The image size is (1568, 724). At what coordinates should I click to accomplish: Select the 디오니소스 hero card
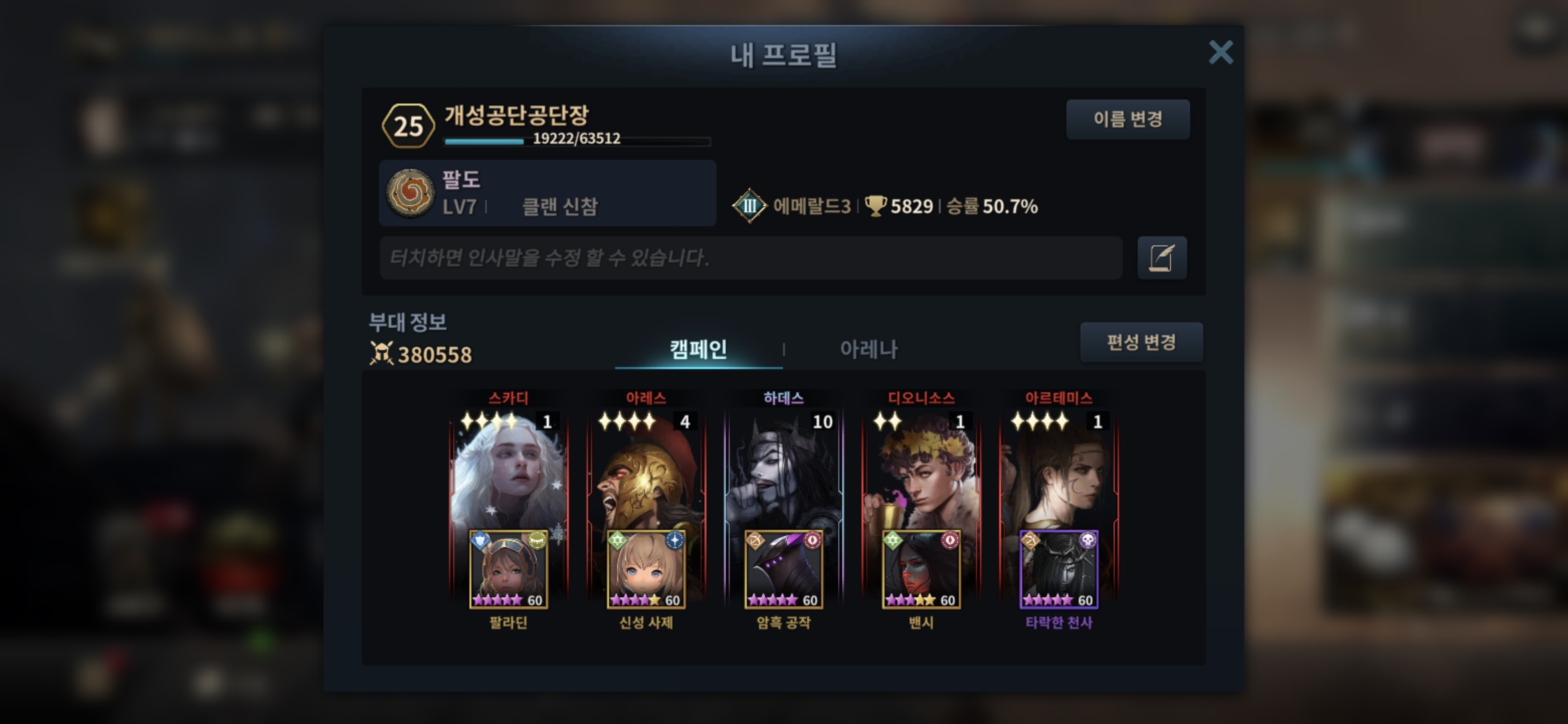pos(921,469)
